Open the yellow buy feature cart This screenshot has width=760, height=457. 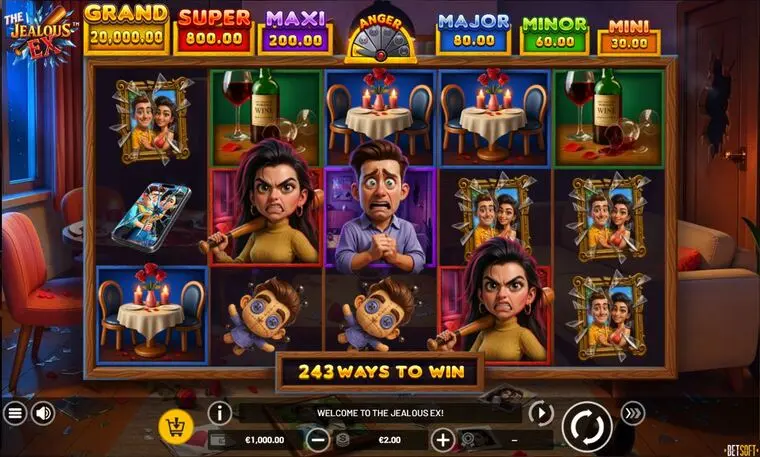(x=176, y=427)
